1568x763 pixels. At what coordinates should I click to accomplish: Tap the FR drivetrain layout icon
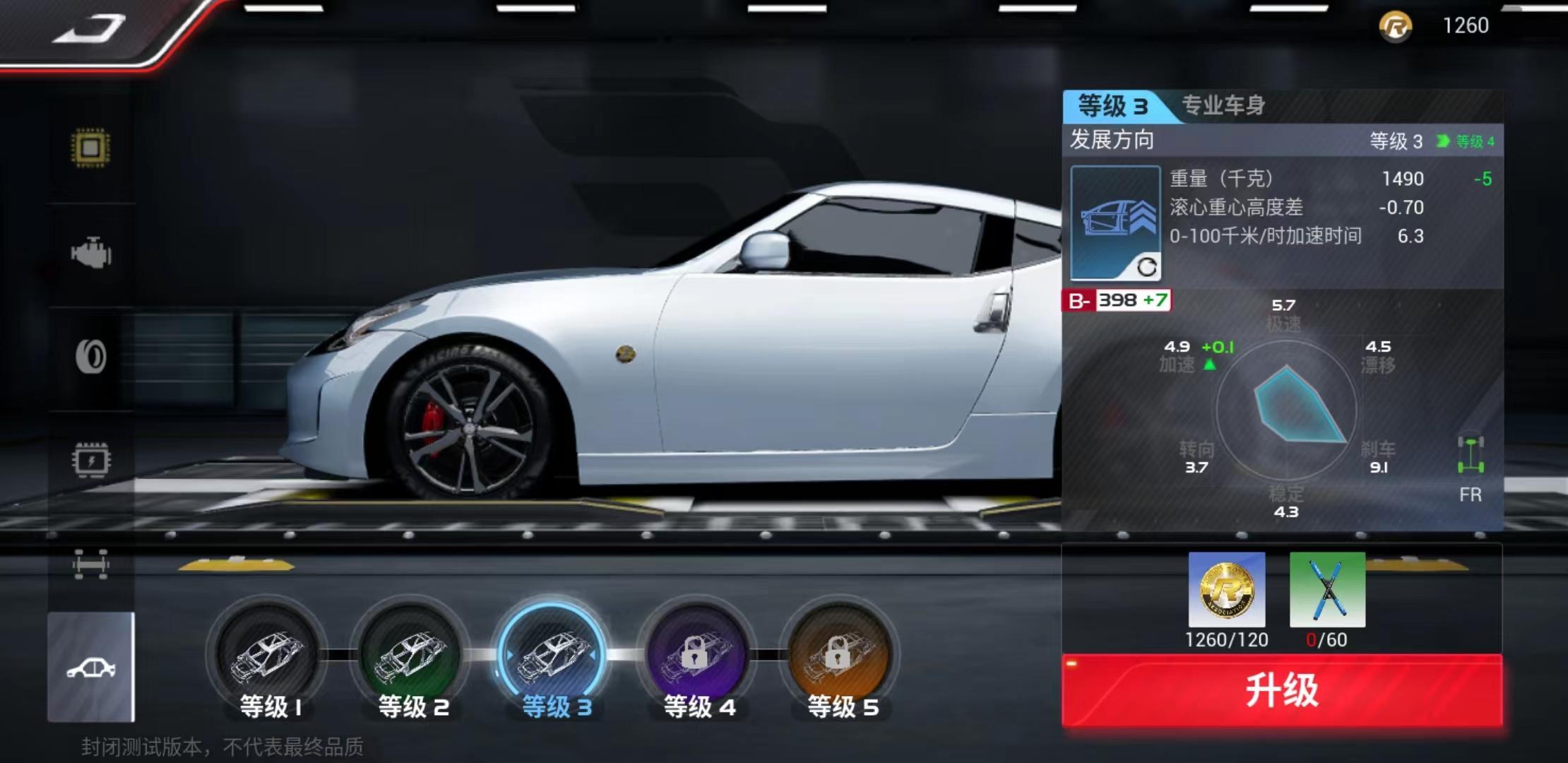[x=1471, y=468]
